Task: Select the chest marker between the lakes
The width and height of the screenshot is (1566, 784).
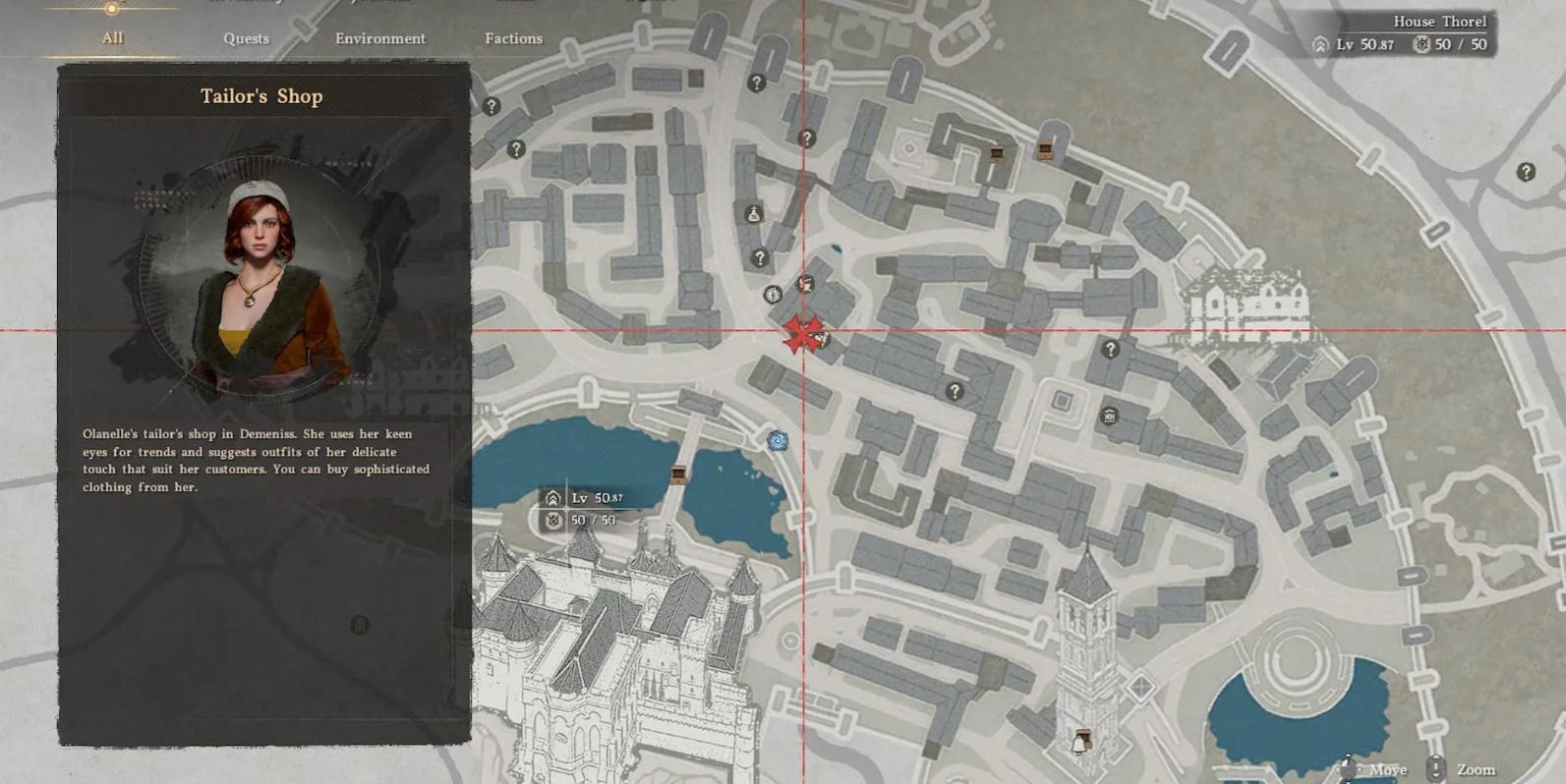Action: pos(678,476)
